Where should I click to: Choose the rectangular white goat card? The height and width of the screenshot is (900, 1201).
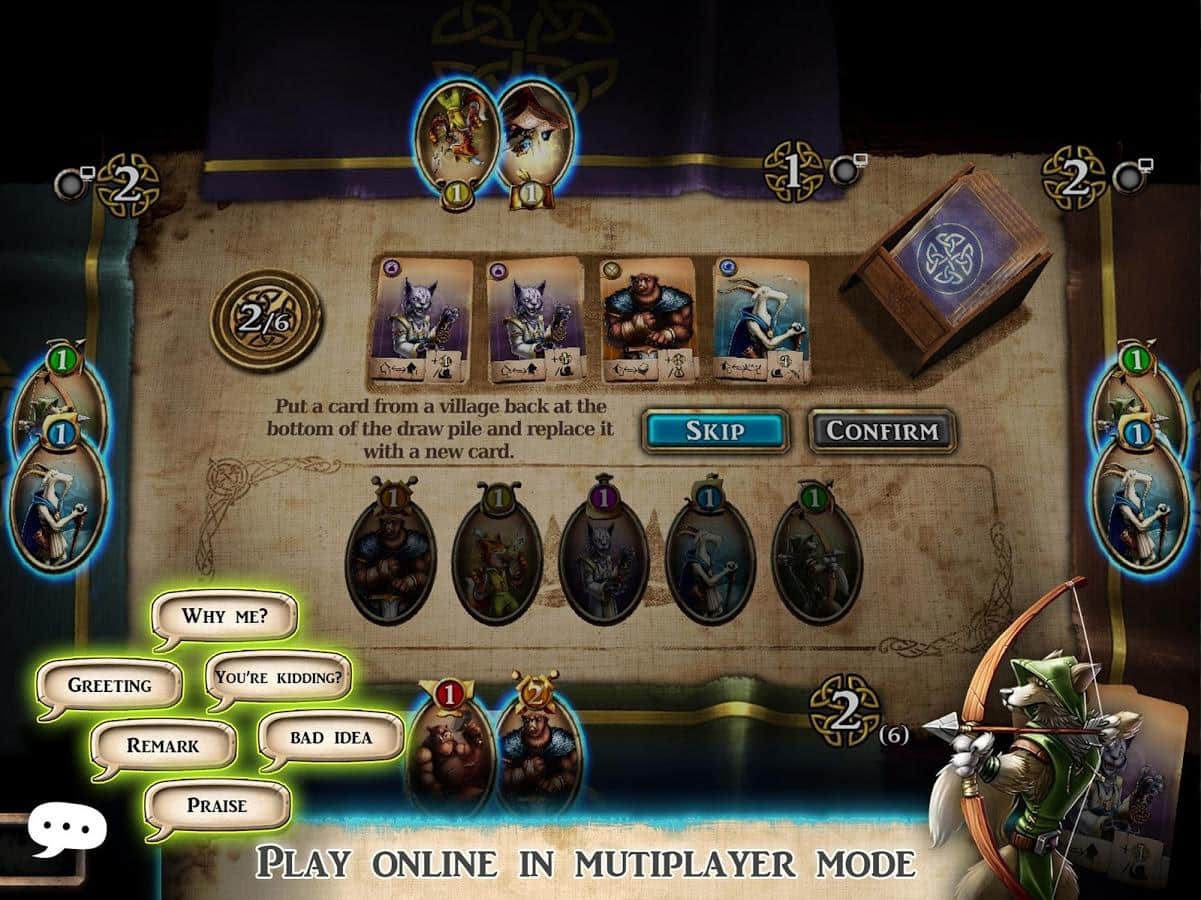coord(760,320)
